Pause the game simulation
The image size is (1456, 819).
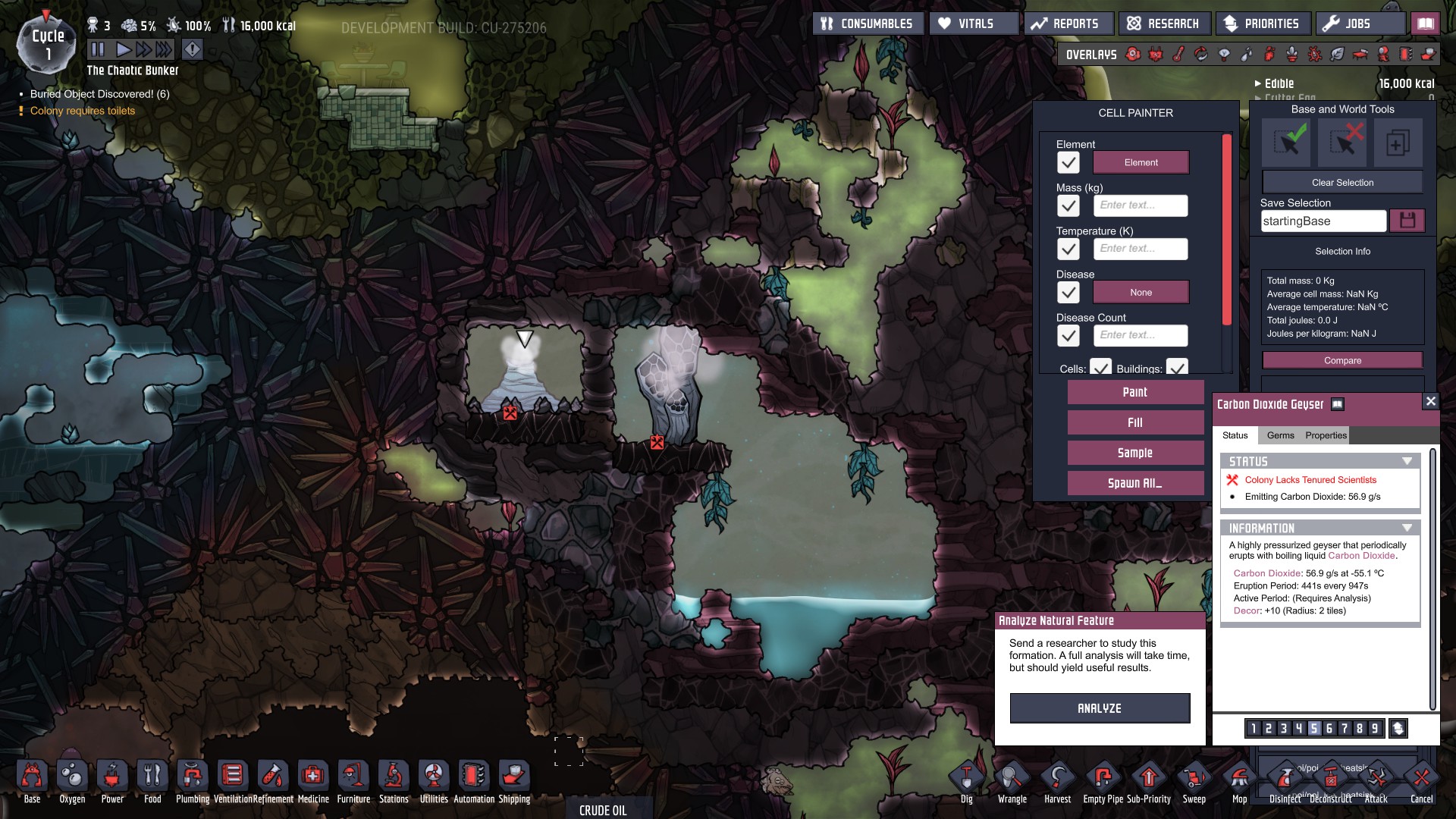[98, 50]
